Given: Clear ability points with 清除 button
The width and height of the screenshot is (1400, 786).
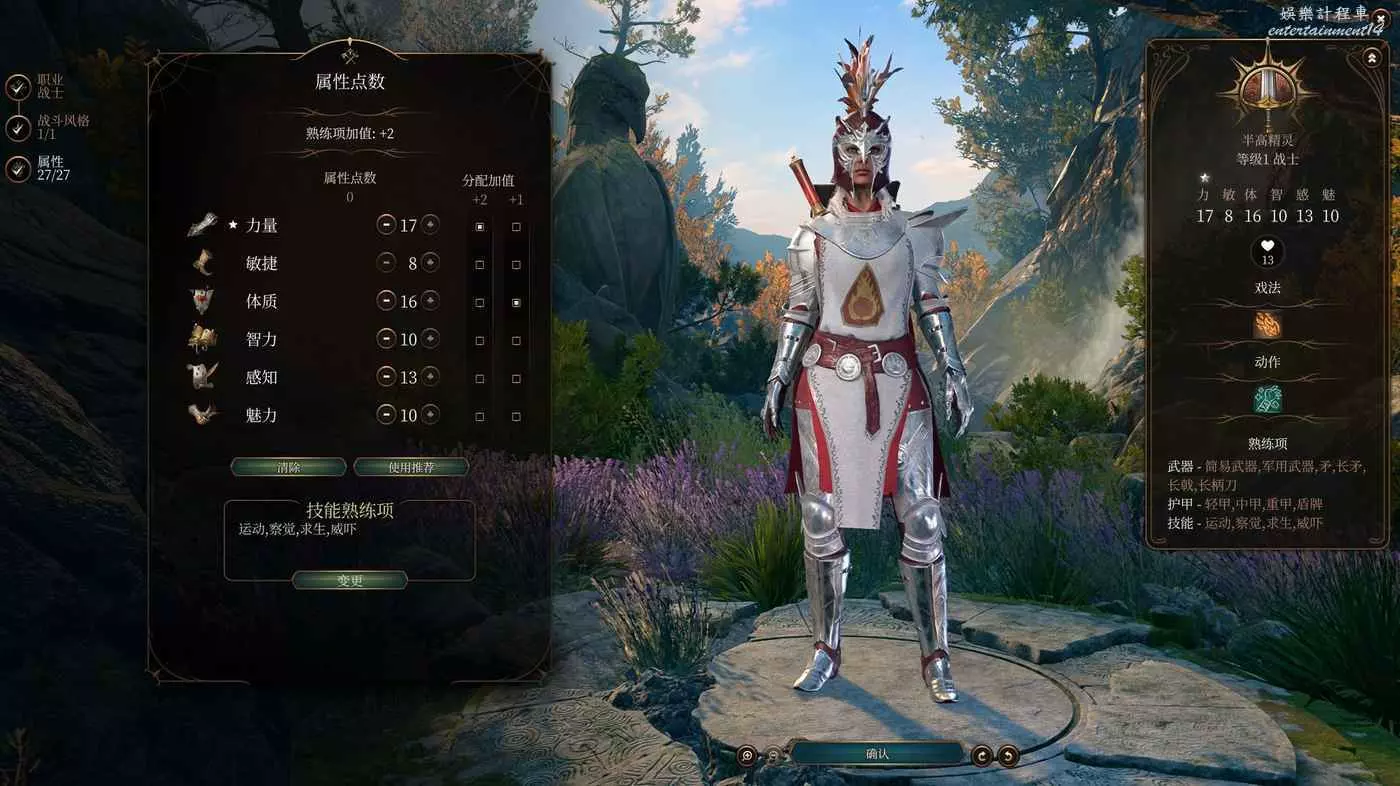Looking at the screenshot, I should [x=288, y=467].
